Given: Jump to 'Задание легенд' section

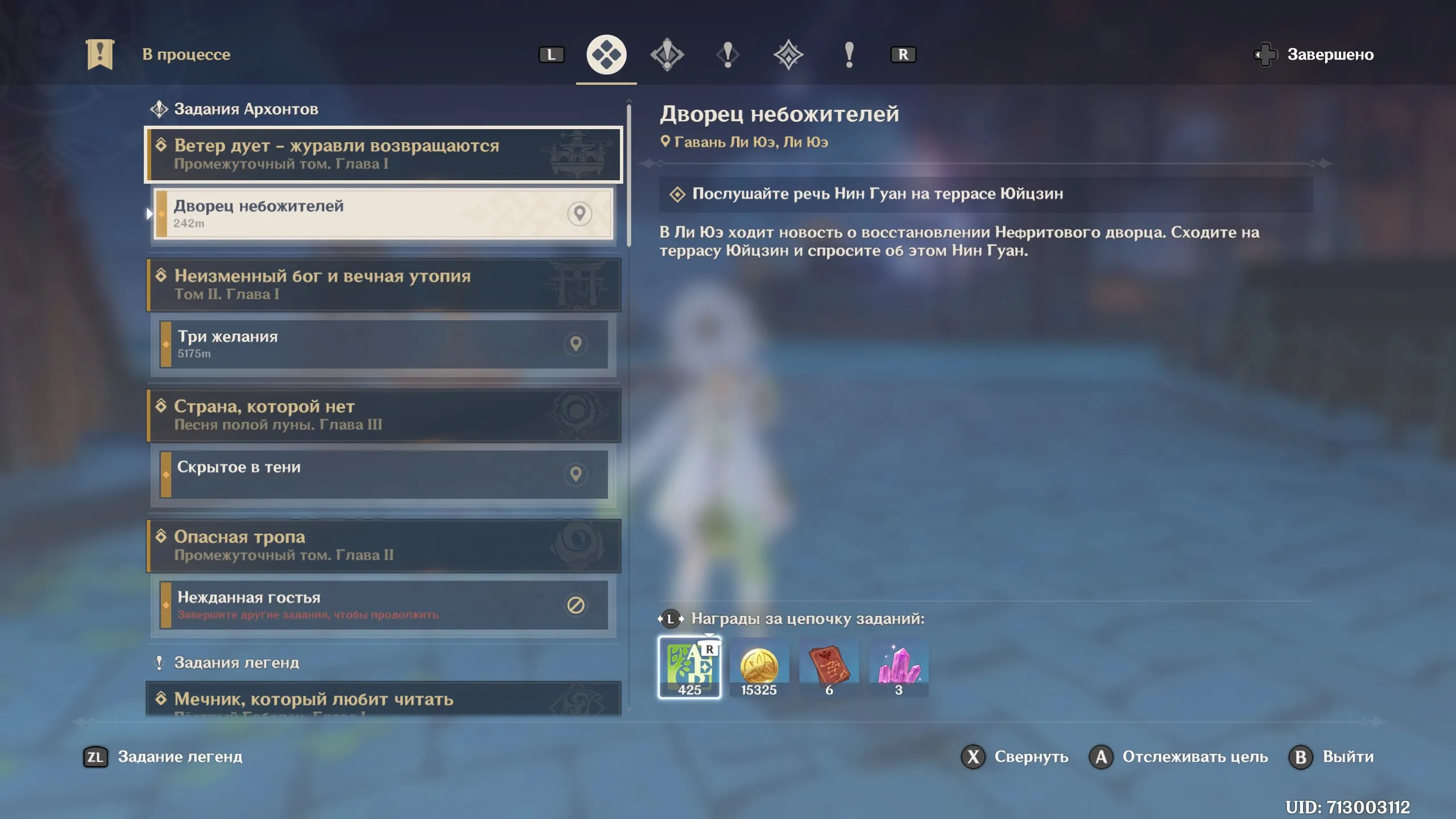Looking at the screenshot, I should pyautogui.click(x=163, y=757).
